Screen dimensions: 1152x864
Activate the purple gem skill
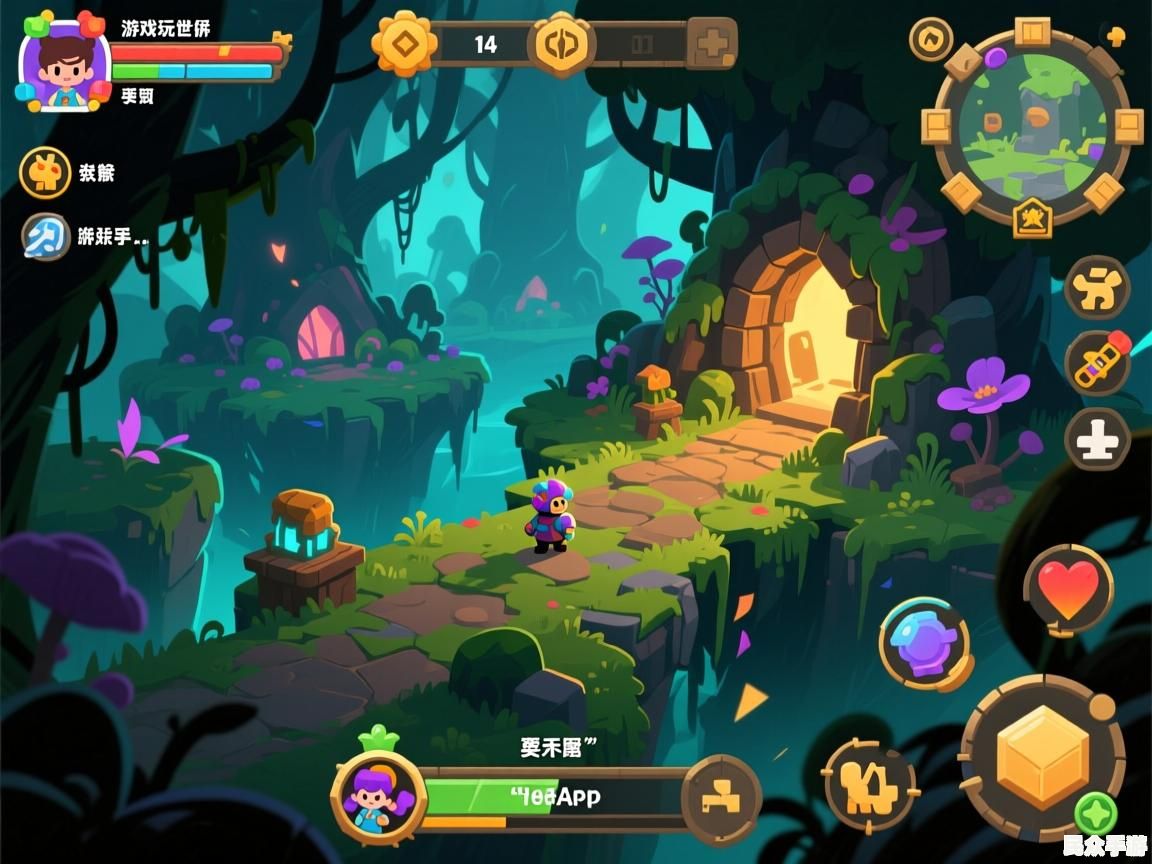(924, 643)
